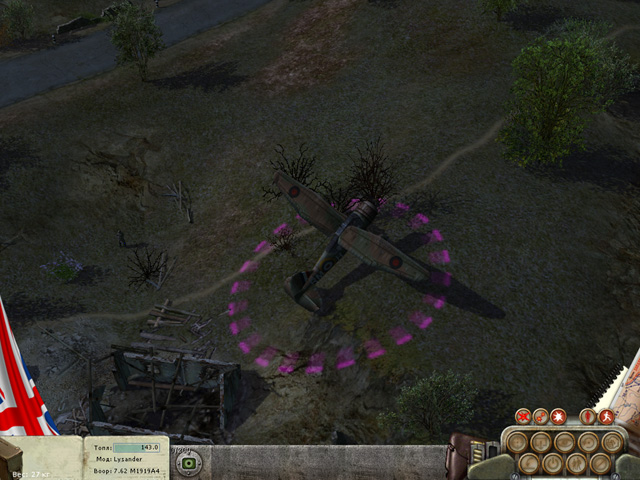Click the two-soldiers command button
640x480 pixels.
(576, 463)
